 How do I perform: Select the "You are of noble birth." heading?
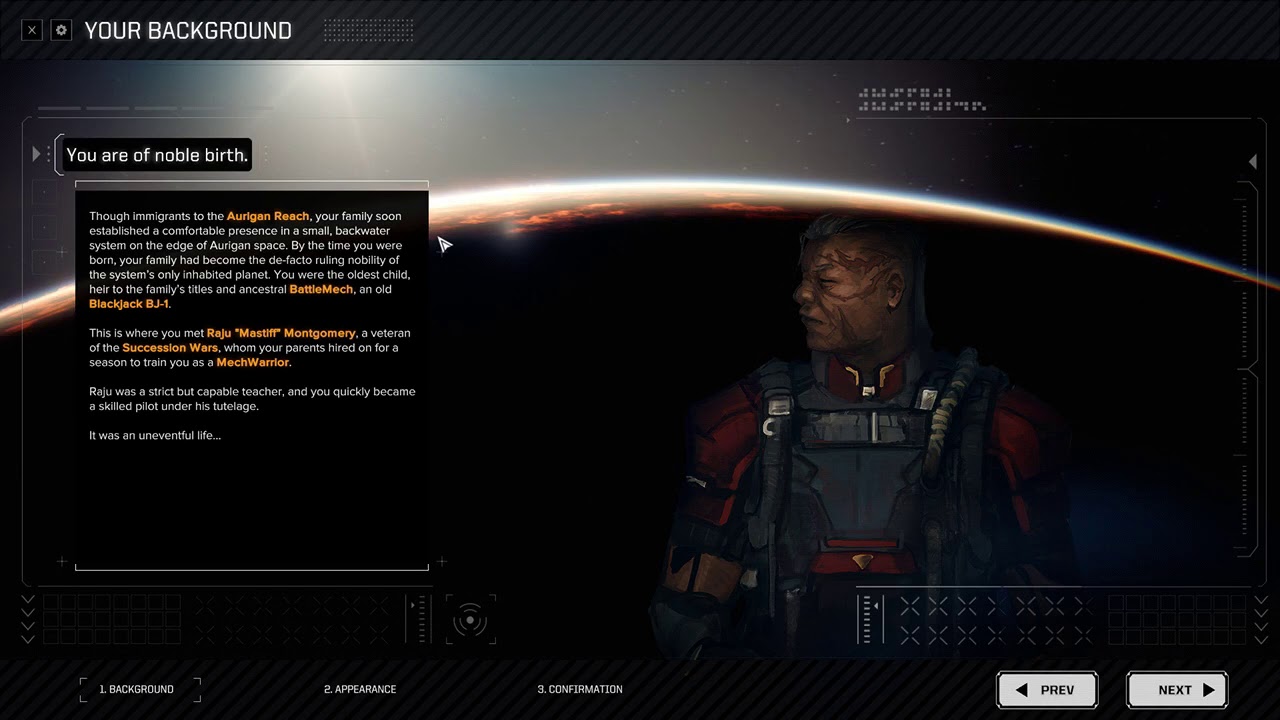[x=157, y=155]
